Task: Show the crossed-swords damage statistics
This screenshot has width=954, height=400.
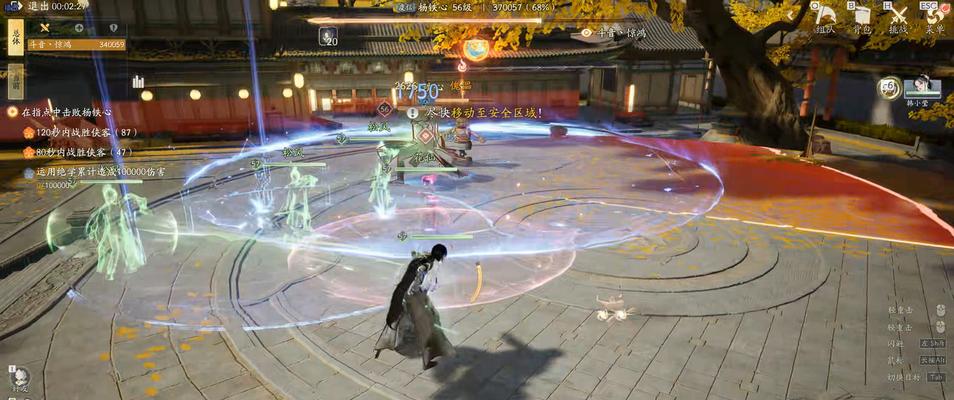Action: [44, 28]
